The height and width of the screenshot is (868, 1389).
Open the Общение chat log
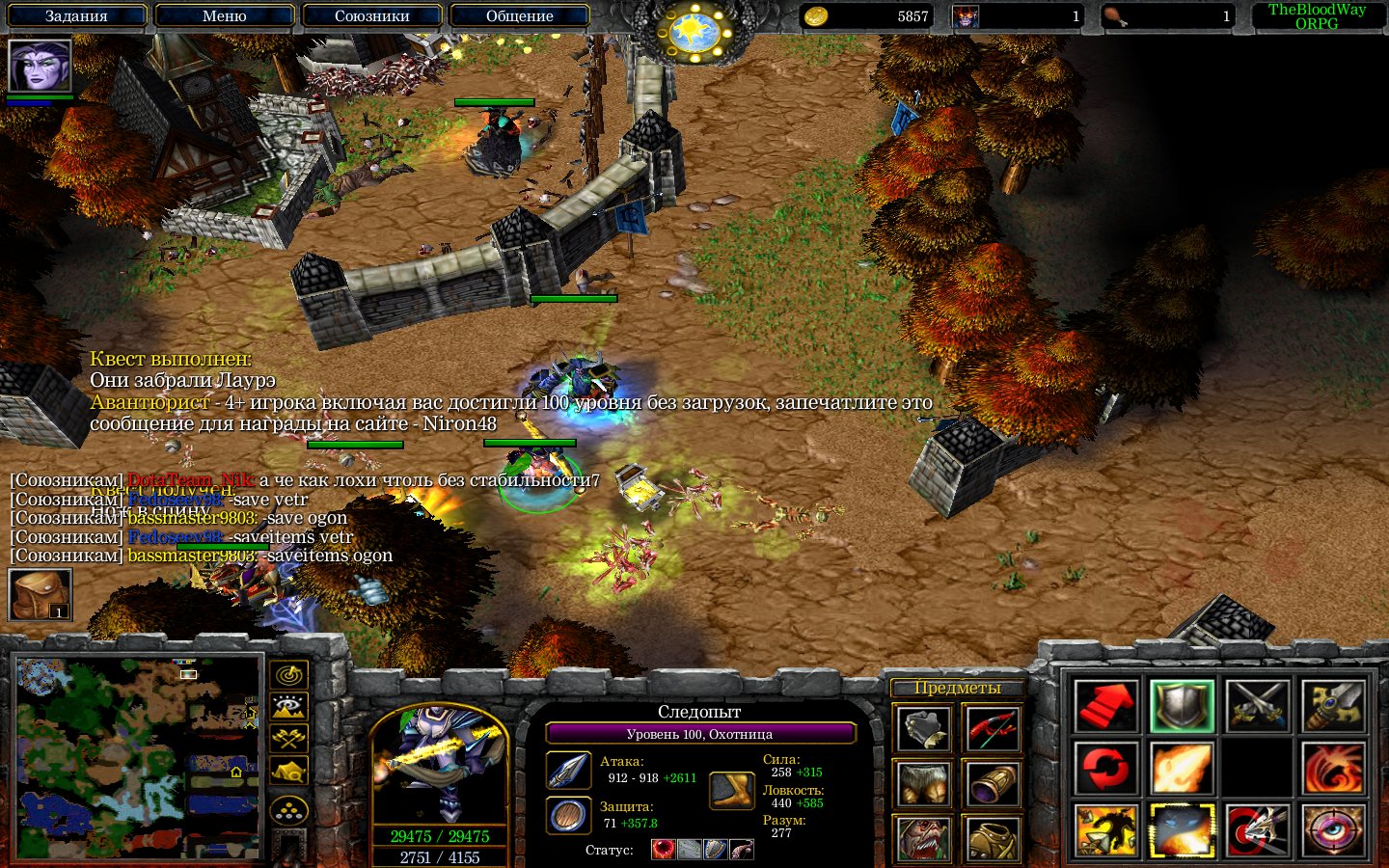519,15
